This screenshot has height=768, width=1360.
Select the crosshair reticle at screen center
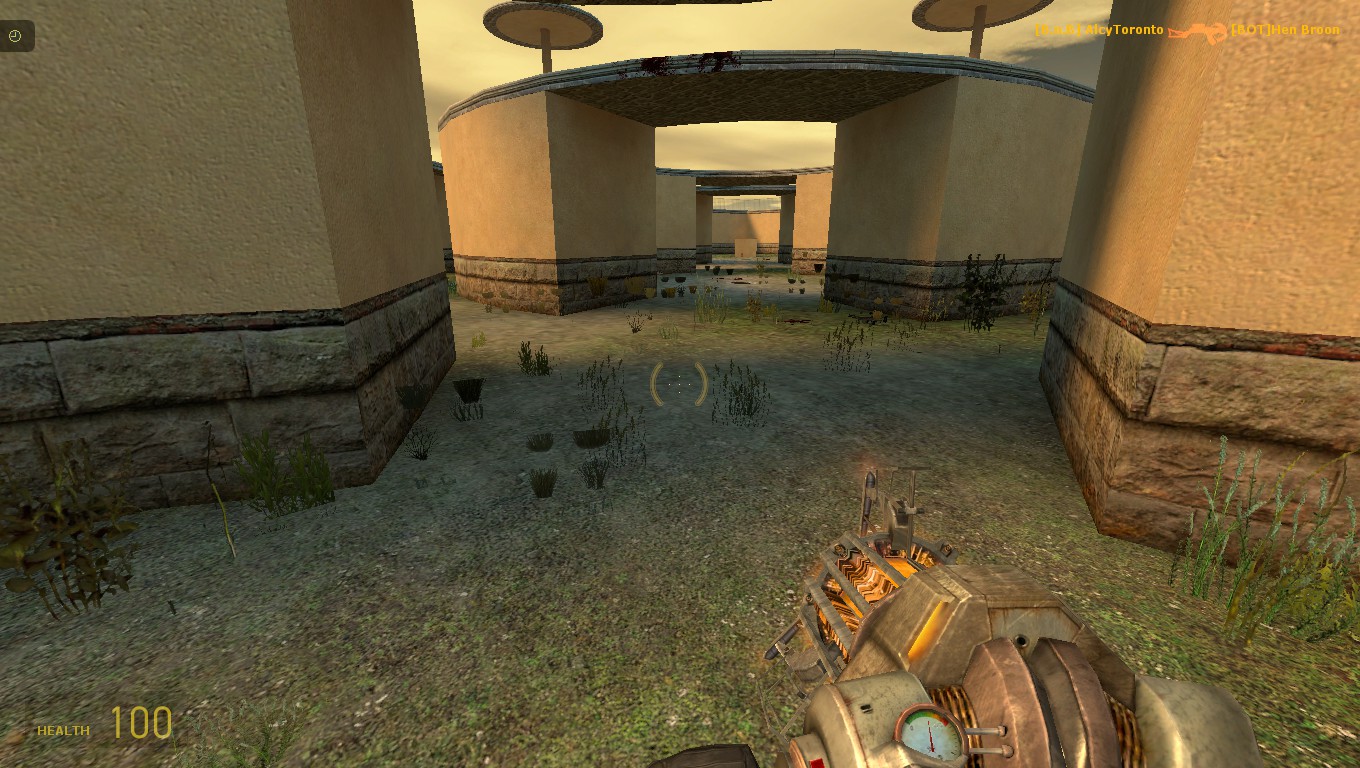pos(678,384)
